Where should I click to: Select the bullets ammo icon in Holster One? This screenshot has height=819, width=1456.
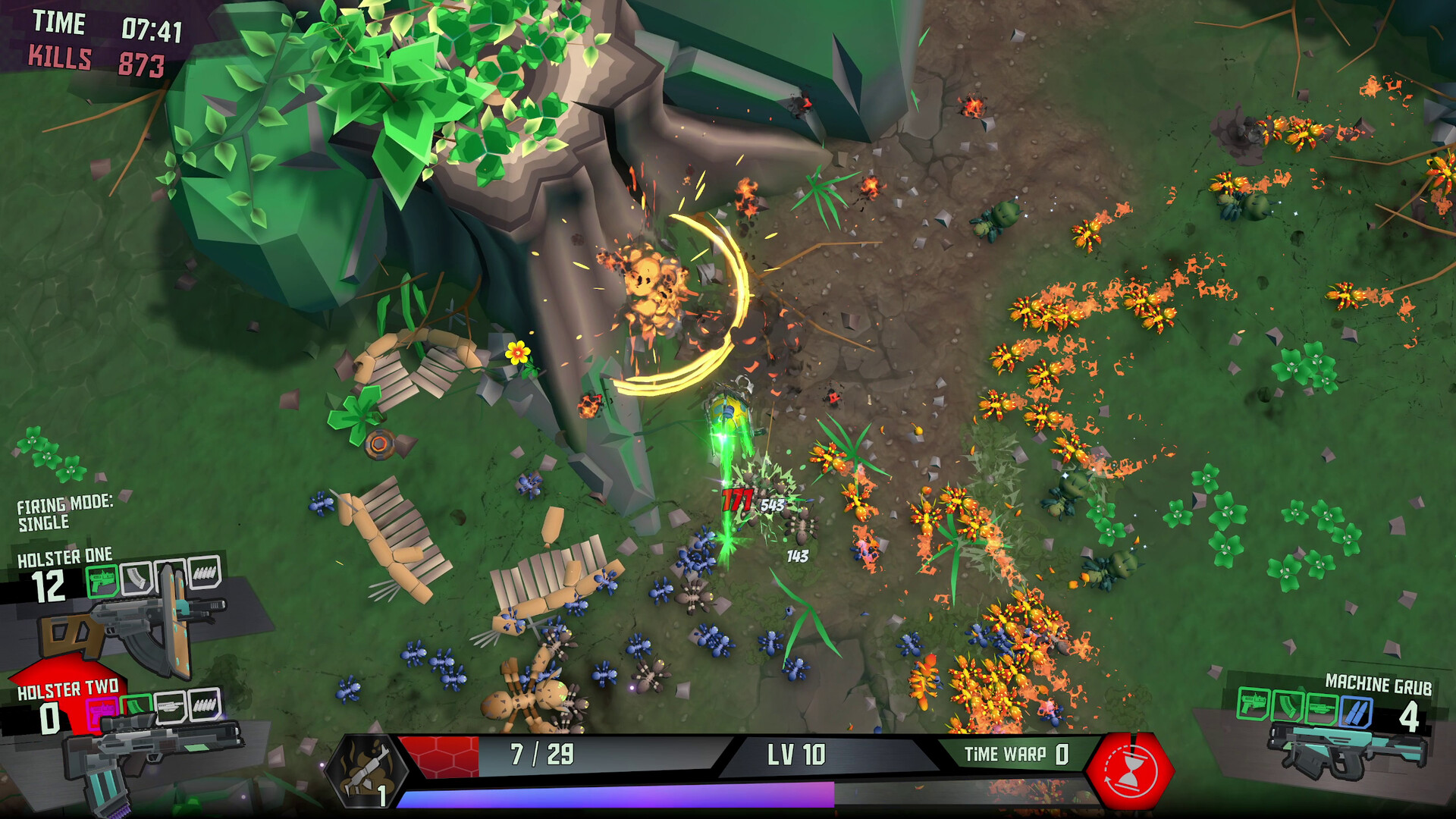tap(206, 576)
